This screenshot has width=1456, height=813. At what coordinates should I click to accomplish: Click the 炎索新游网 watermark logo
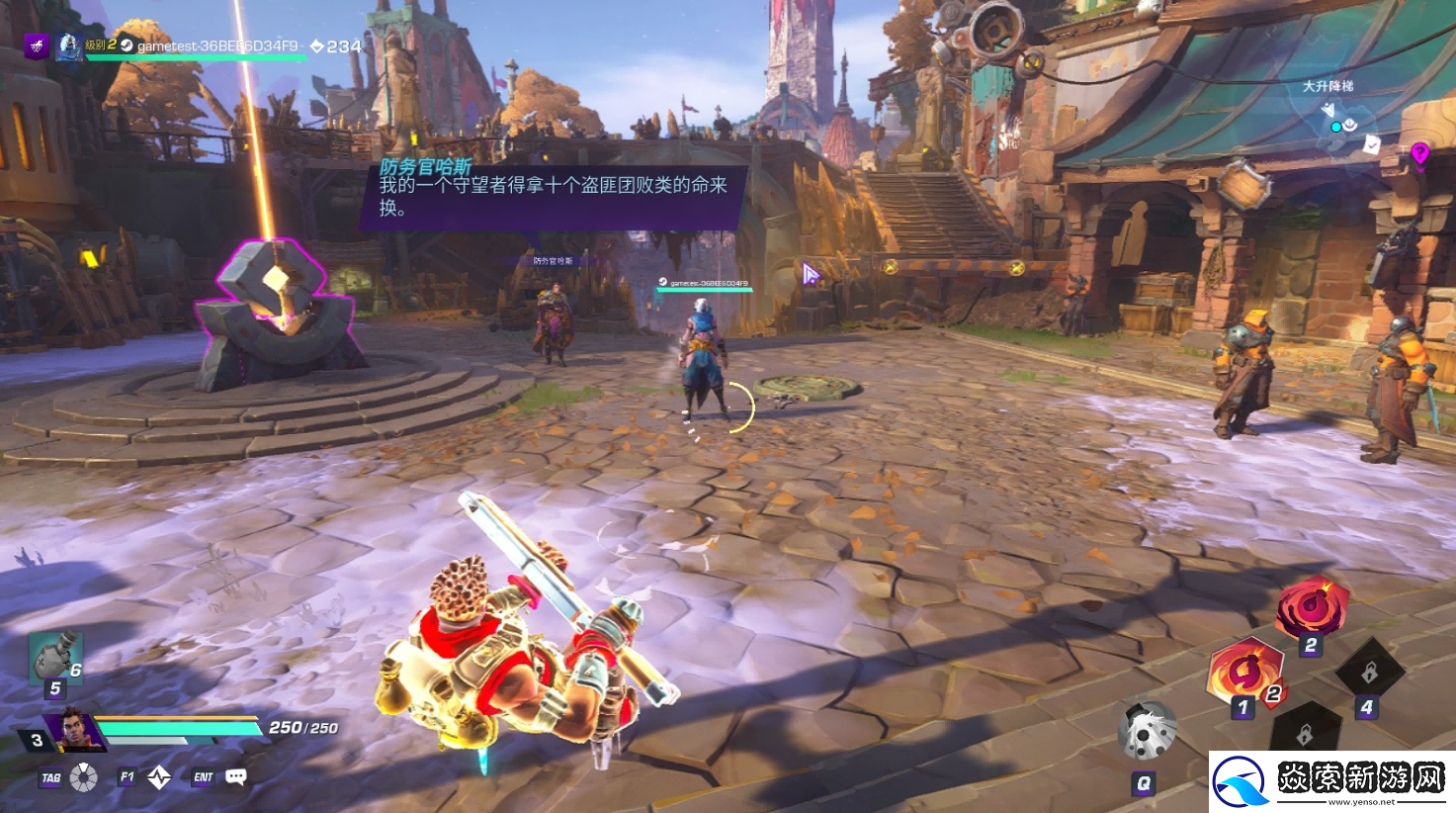click(x=1331, y=781)
